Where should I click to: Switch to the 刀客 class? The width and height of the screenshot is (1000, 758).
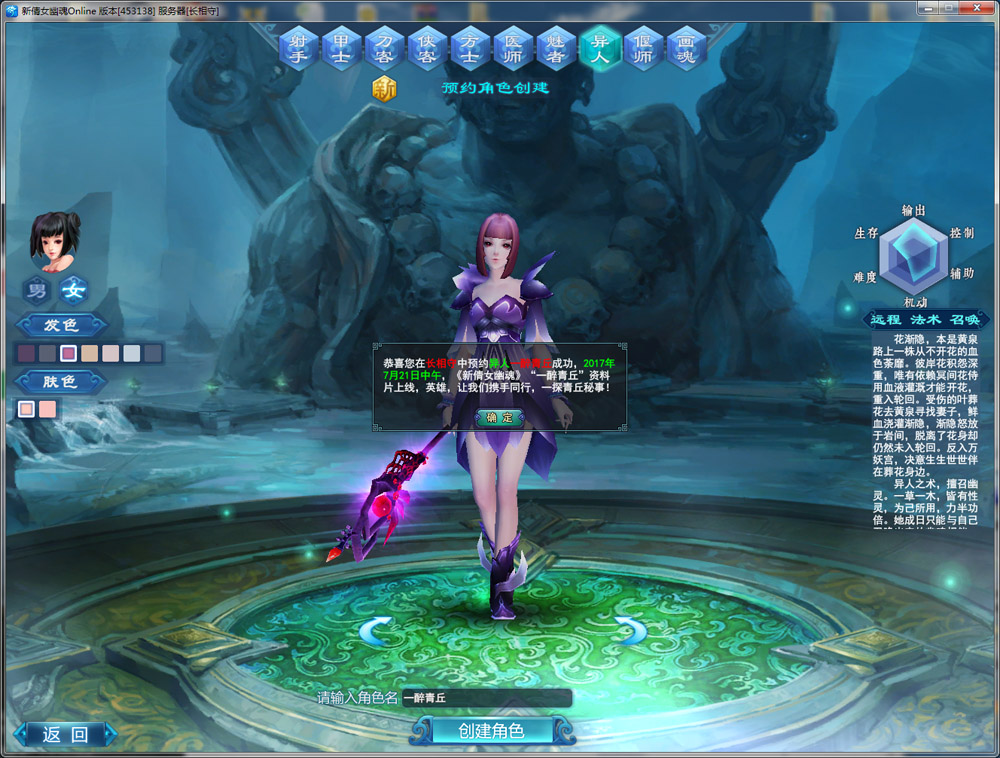pos(385,47)
